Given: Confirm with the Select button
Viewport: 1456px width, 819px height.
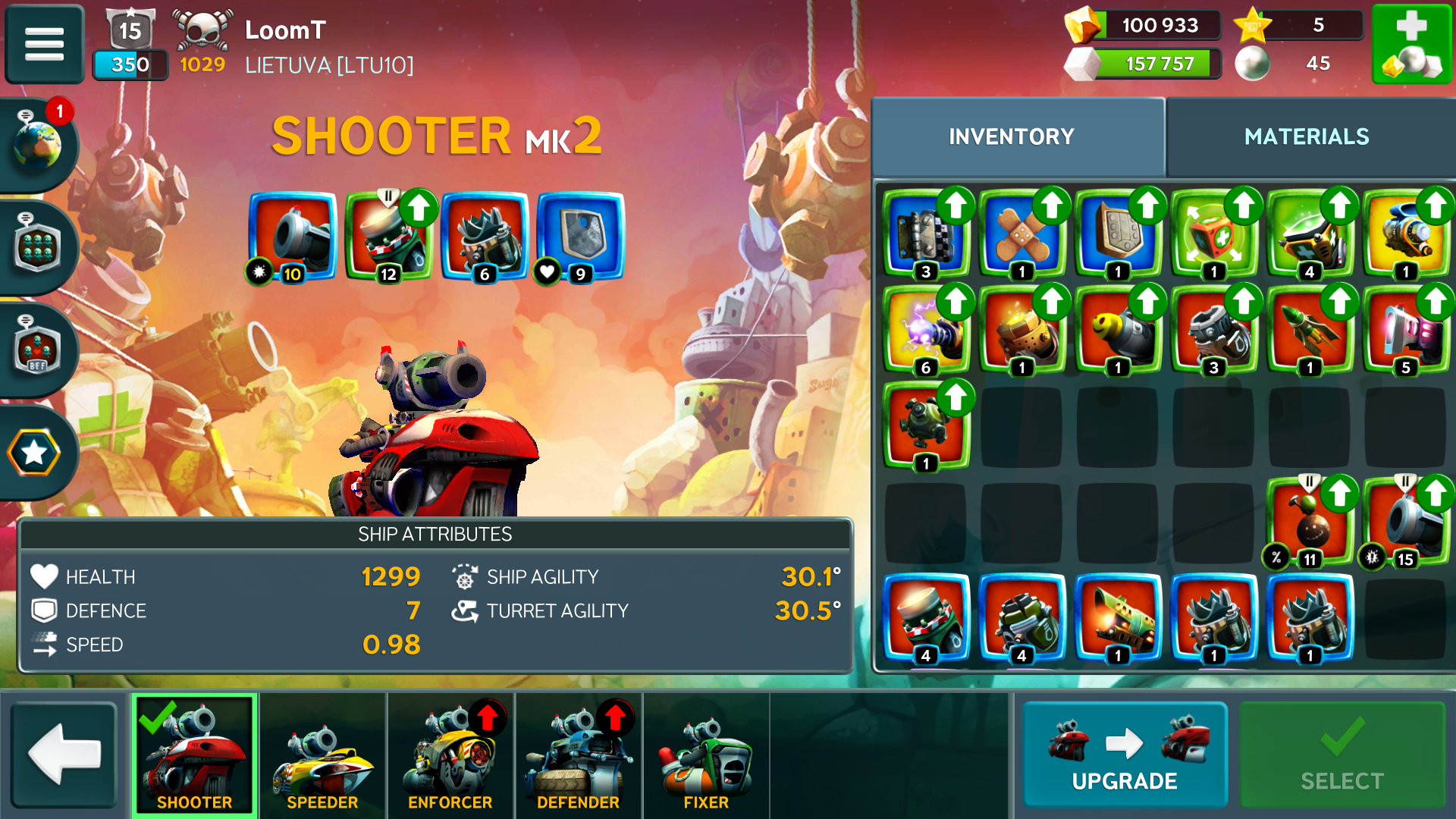Looking at the screenshot, I should coord(1341,755).
